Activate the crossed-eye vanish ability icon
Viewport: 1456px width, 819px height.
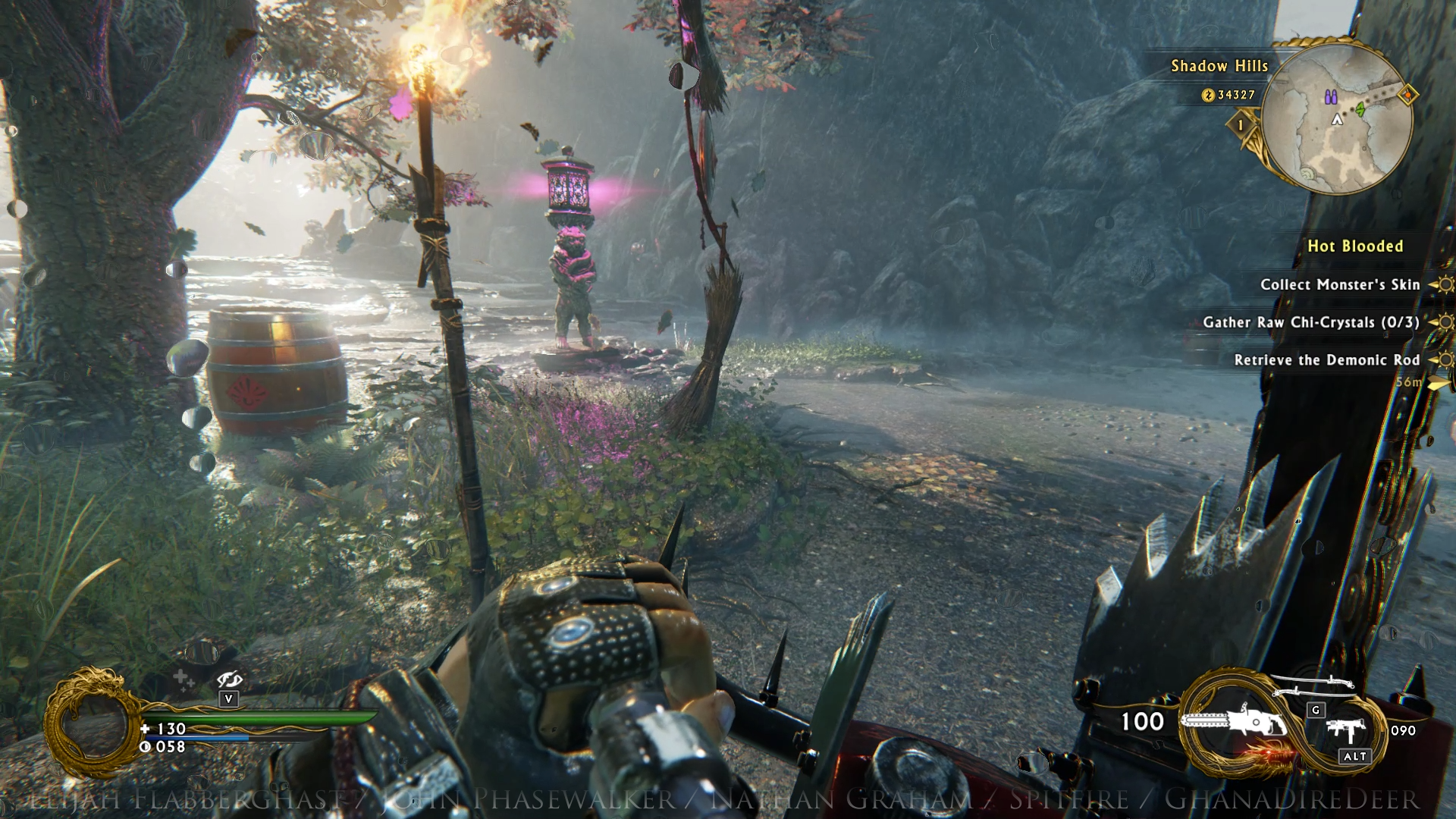click(x=228, y=679)
